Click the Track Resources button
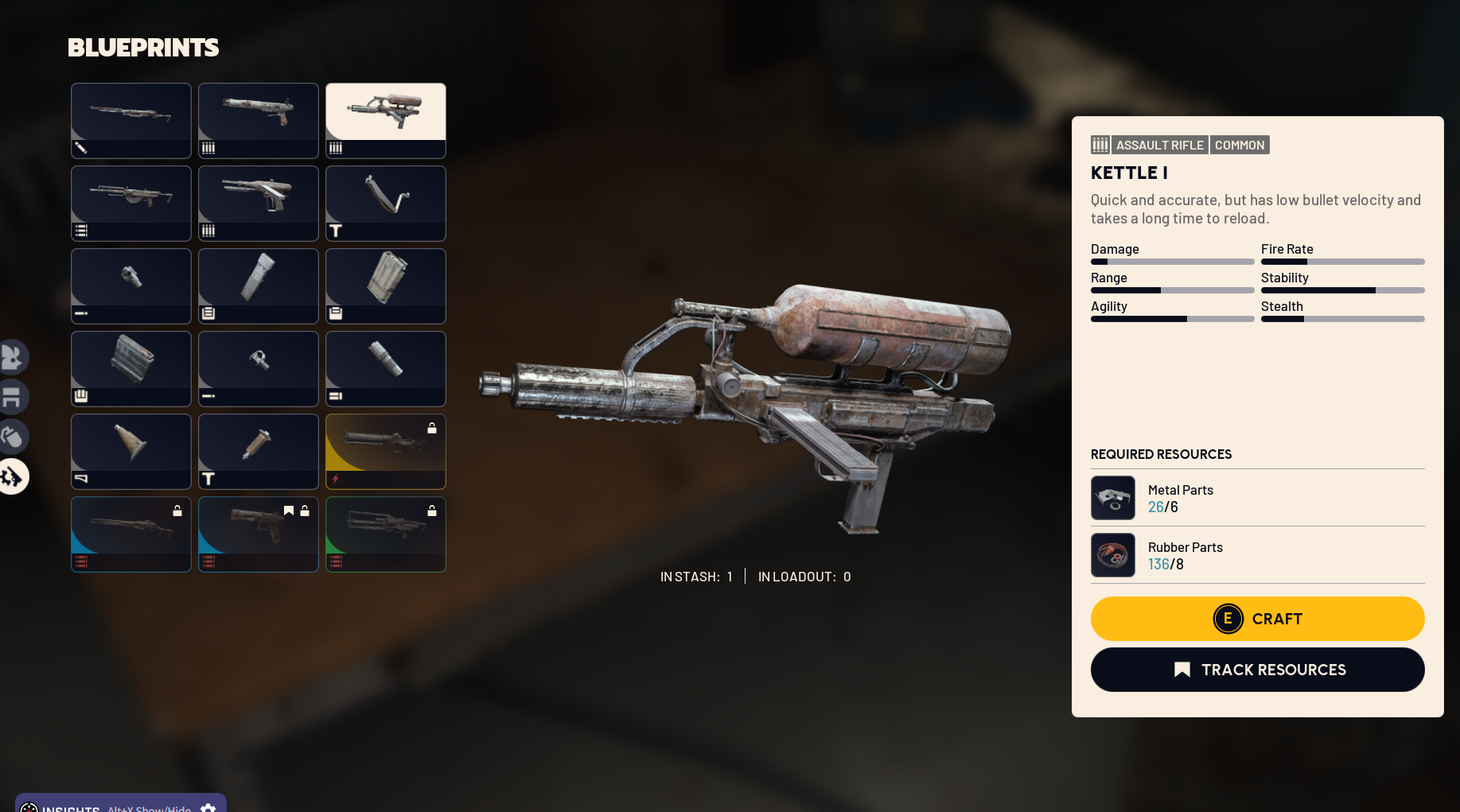1460x812 pixels. 1257,670
